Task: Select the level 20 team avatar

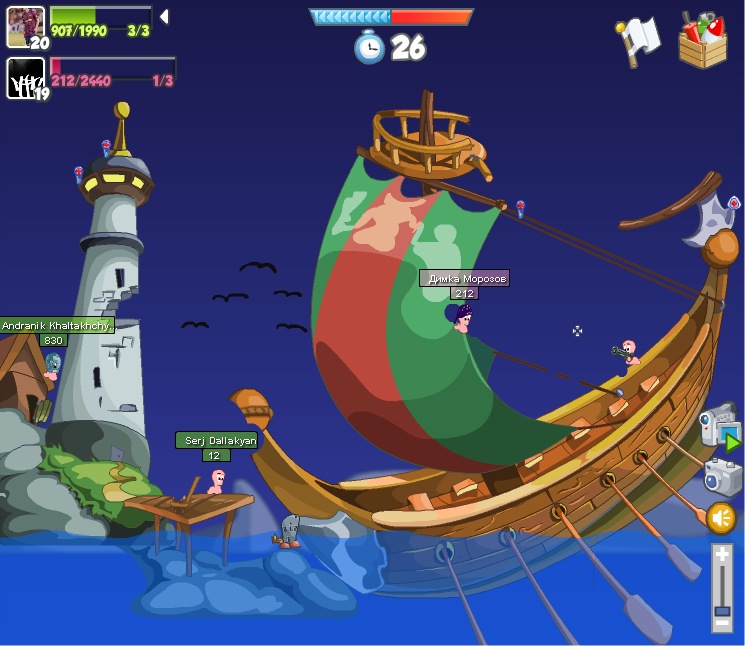Action: [25, 27]
